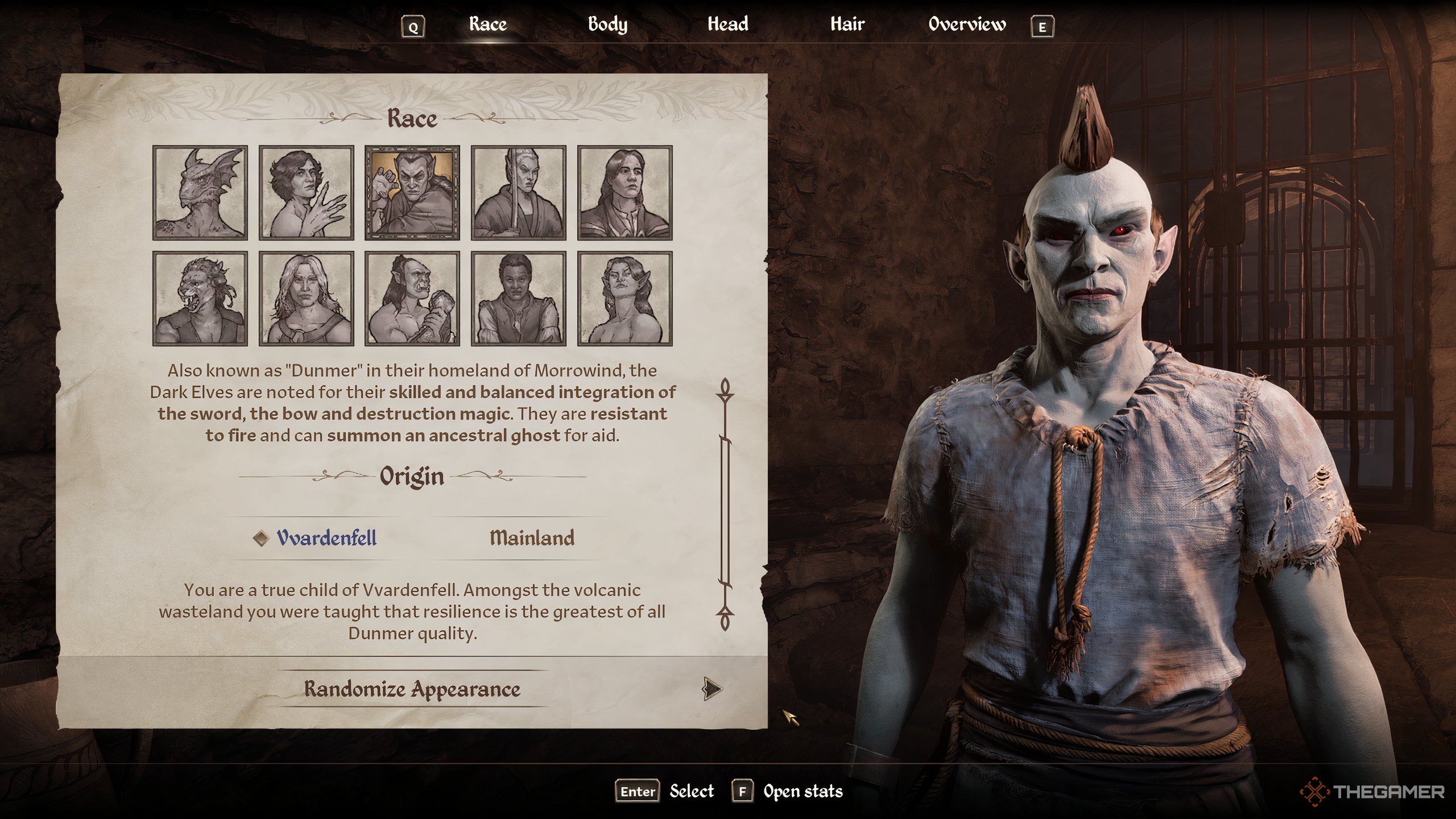The width and height of the screenshot is (1456, 819).
Task: Choose the highlighted Dark Elf portrait
Action: click(412, 192)
